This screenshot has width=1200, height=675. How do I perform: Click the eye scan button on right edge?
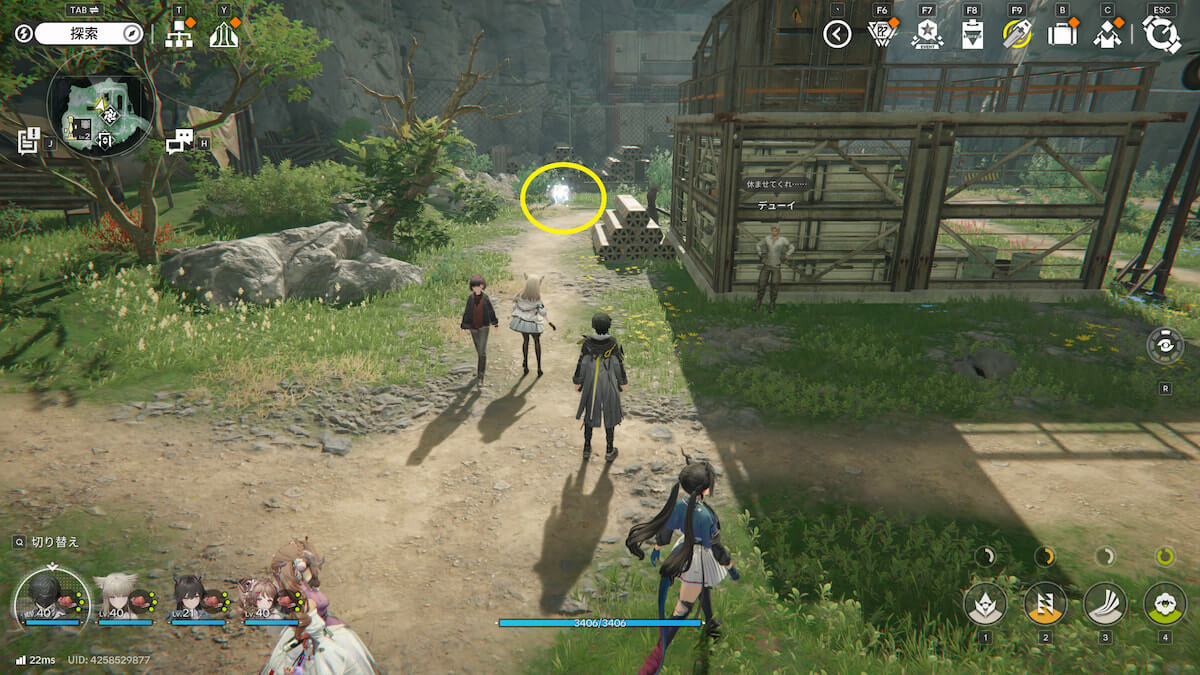(1165, 346)
